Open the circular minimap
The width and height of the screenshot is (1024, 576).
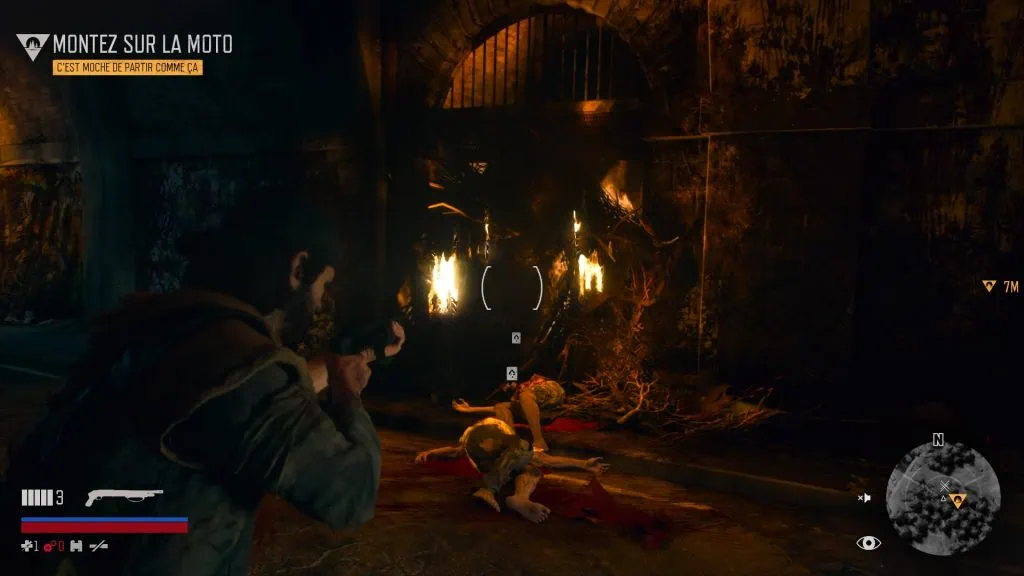tap(942, 498)
